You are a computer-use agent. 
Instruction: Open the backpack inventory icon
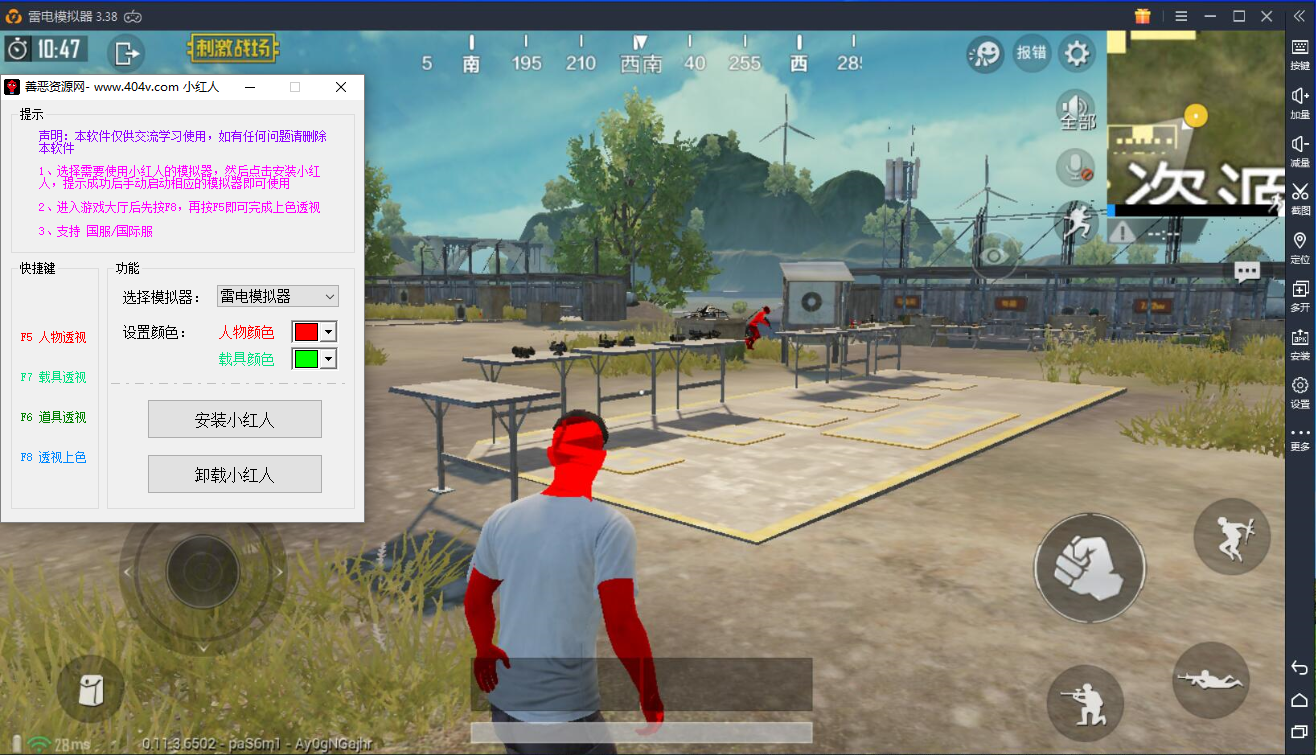[91, 688]
